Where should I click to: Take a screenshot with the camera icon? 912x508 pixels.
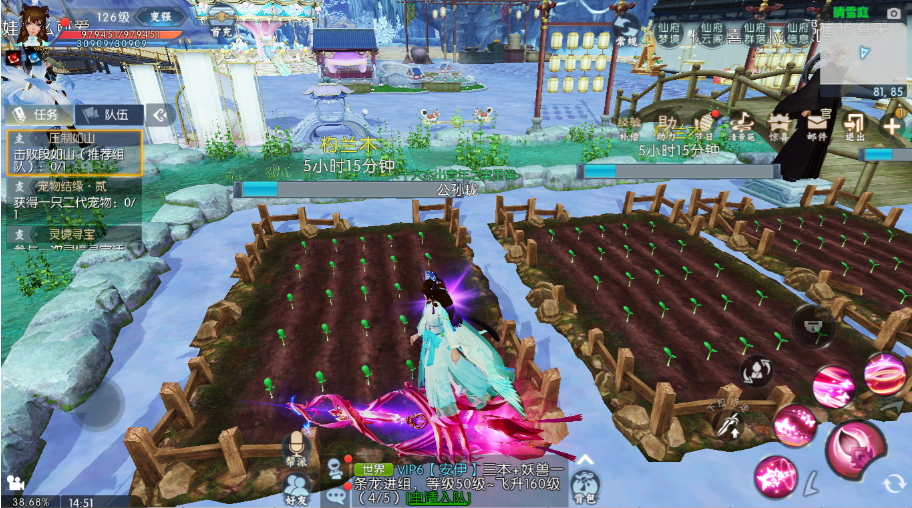coord(893,13)
